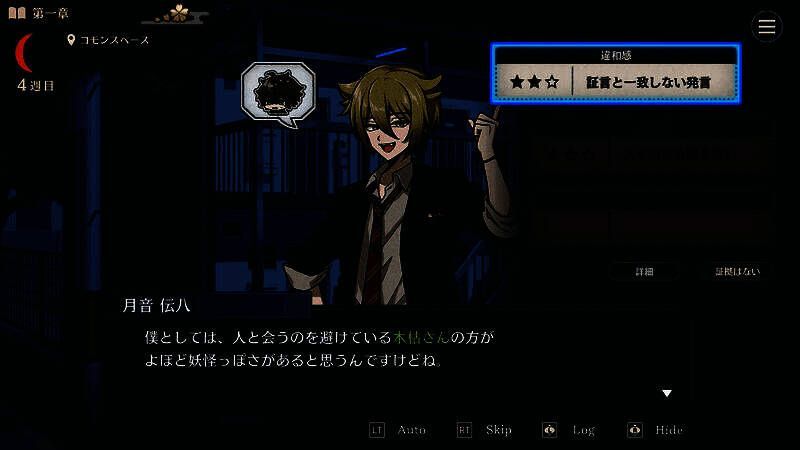Hide the dialogue window
Viewport: 800px width, 450px height.
(x=657, y=430)
